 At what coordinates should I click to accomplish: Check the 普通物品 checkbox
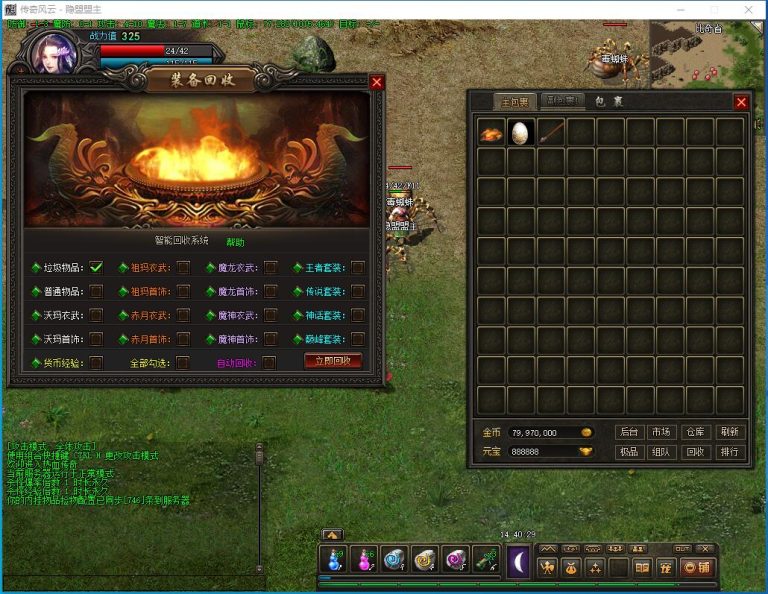[96, 291]
